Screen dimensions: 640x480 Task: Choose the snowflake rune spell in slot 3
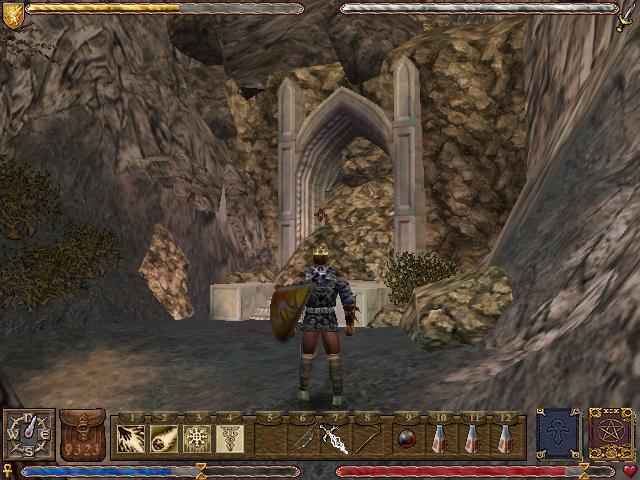[197, 438]
